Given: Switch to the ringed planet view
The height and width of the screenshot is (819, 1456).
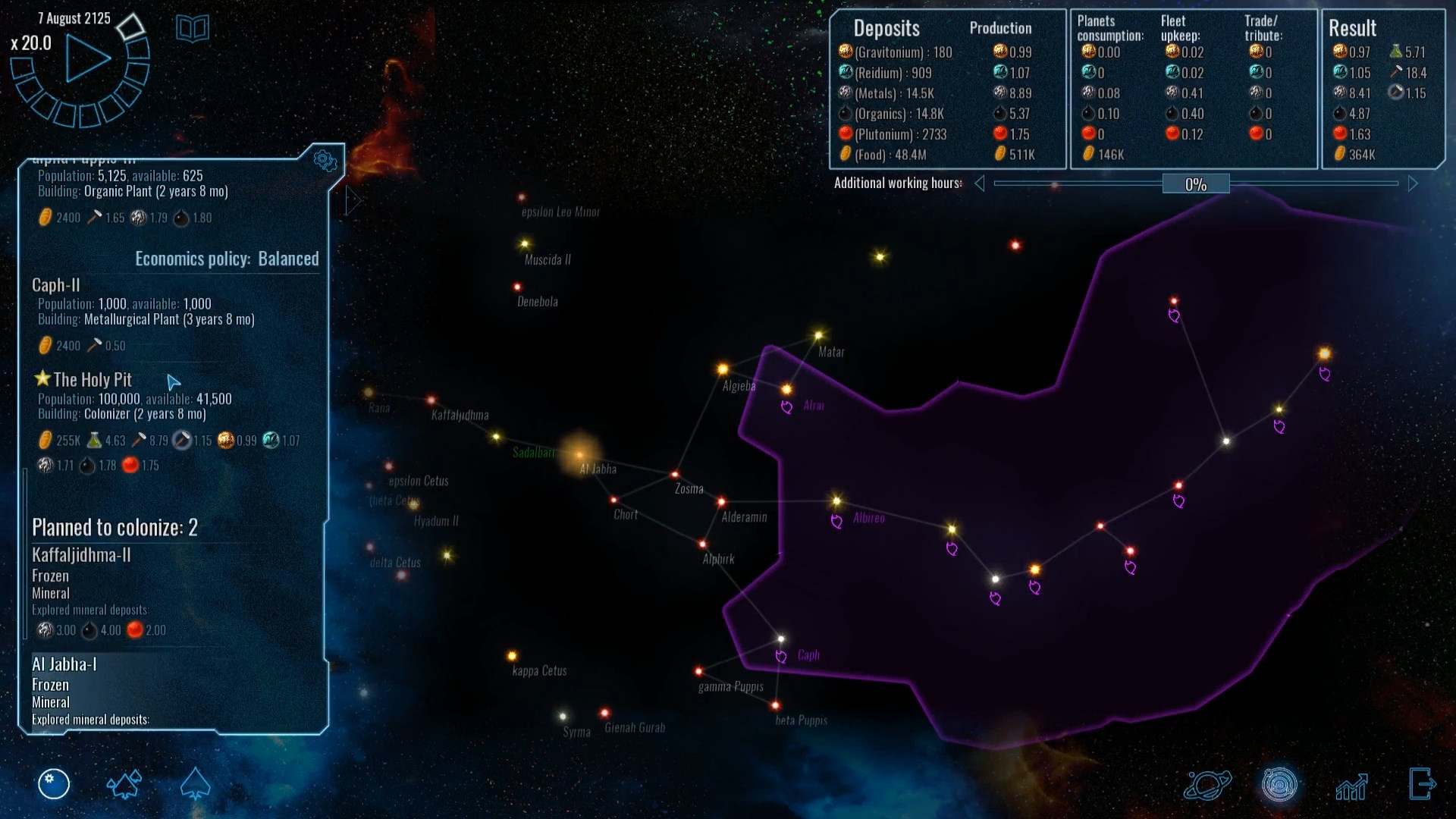Looking at the screenshot, I should pyautogui.click(x=1207, y=785).
